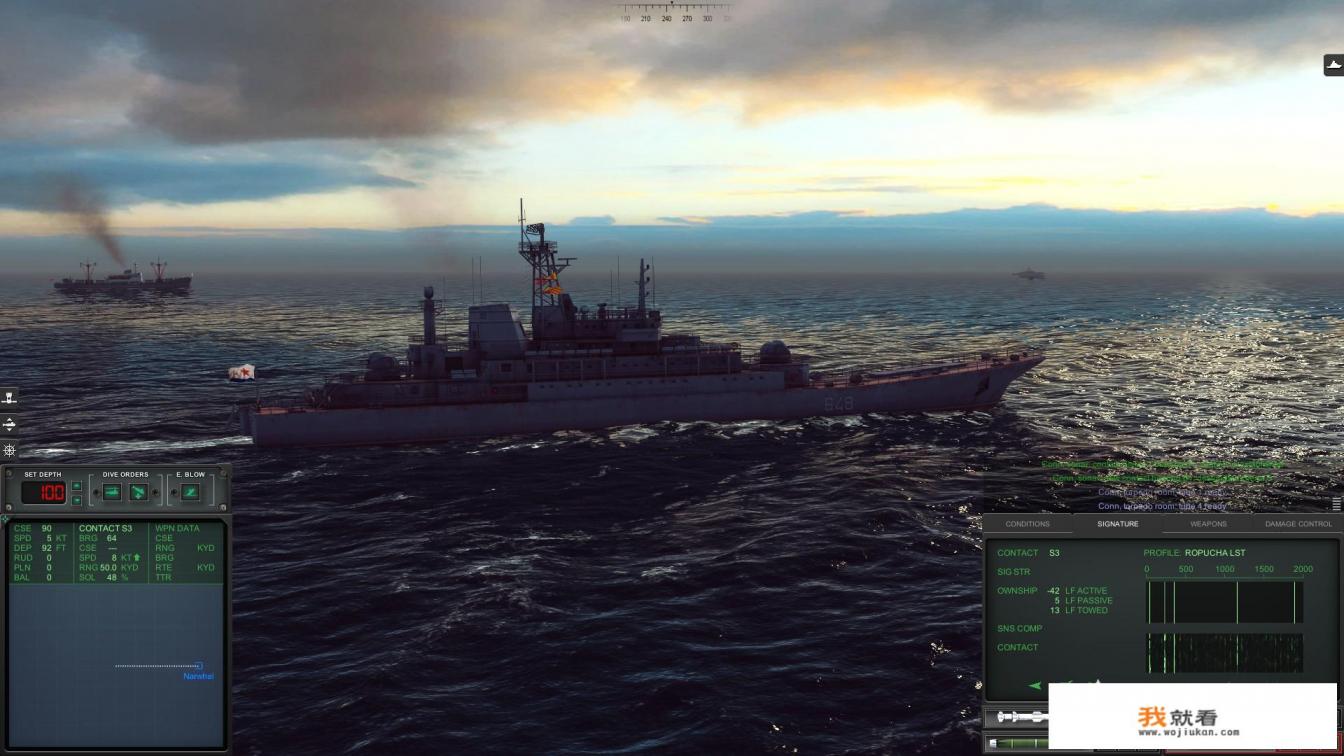Click the Narwhal label on the mini-map
The height and width of the screenshot is (756, 1344).
[197, 676]
